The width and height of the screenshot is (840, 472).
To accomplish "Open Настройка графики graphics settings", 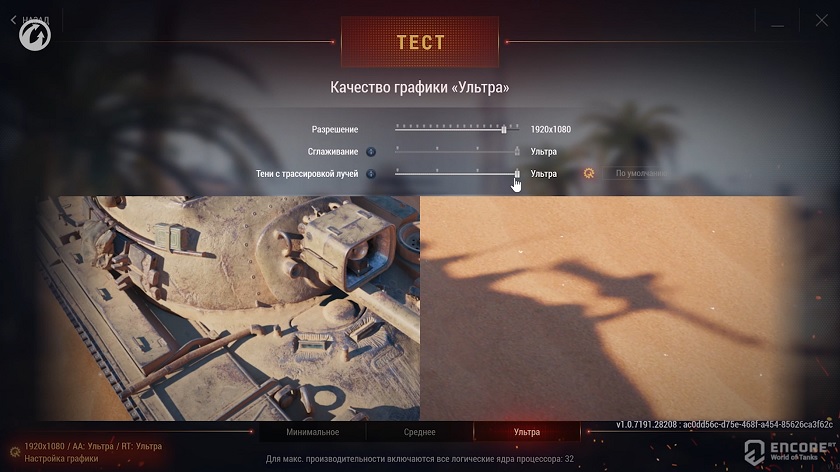I will (60, 458).
